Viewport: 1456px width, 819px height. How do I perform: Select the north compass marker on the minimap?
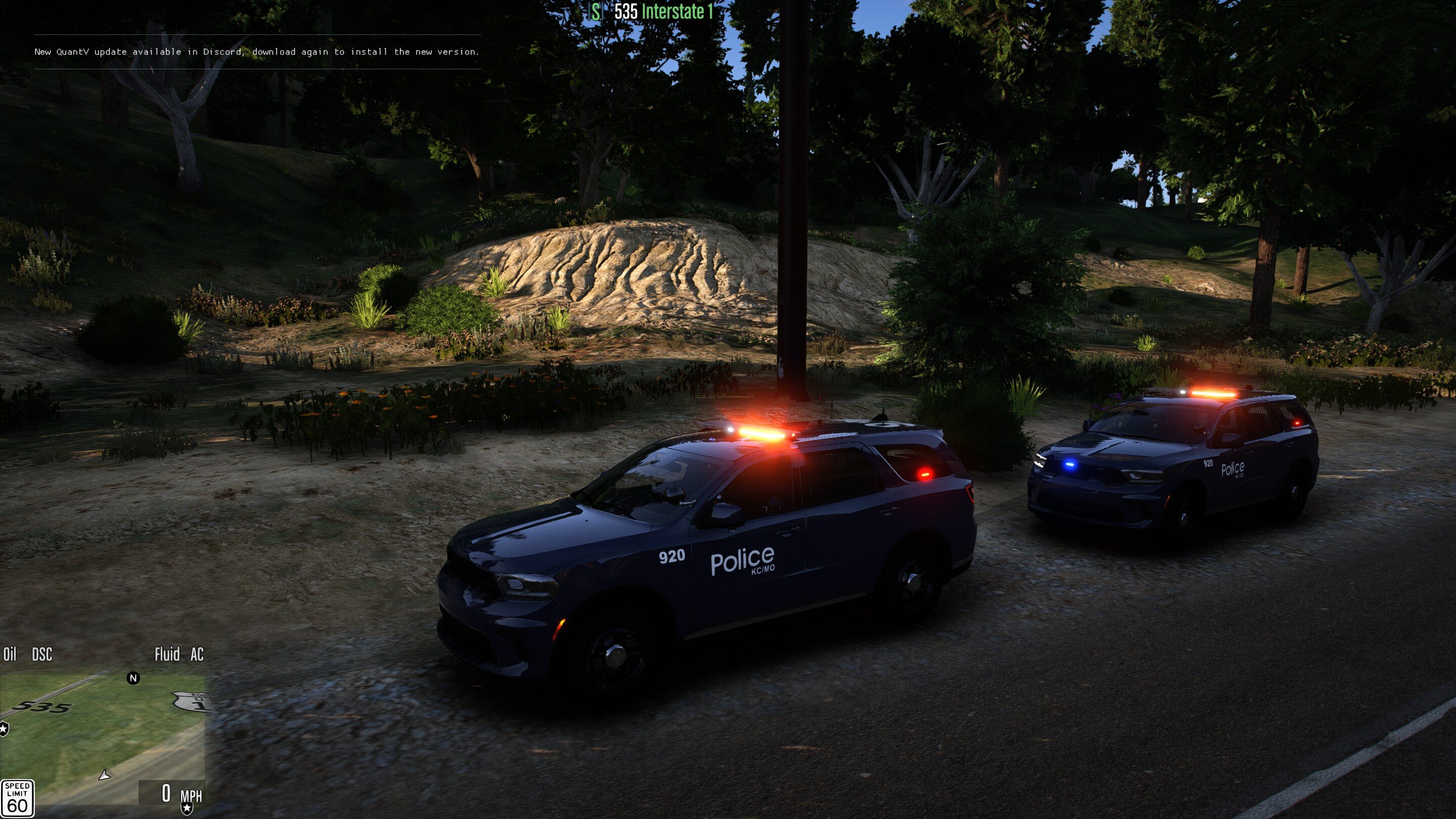133,677
